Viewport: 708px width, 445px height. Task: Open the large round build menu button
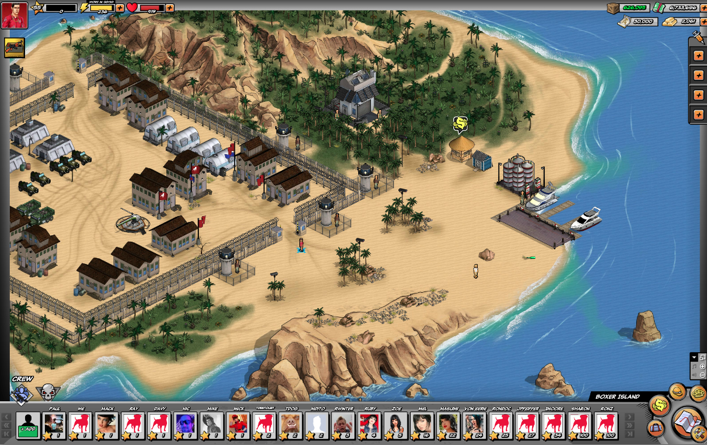(x=687, y=421)
